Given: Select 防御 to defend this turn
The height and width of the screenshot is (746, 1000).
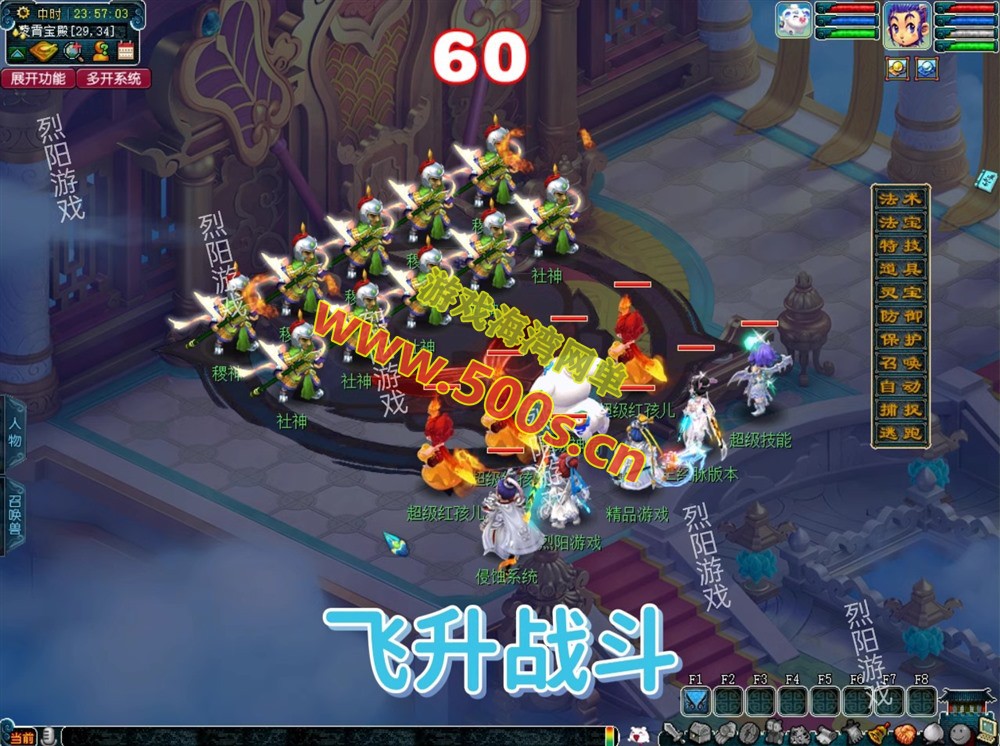Looking at the screenshot, I should (899, 316).
